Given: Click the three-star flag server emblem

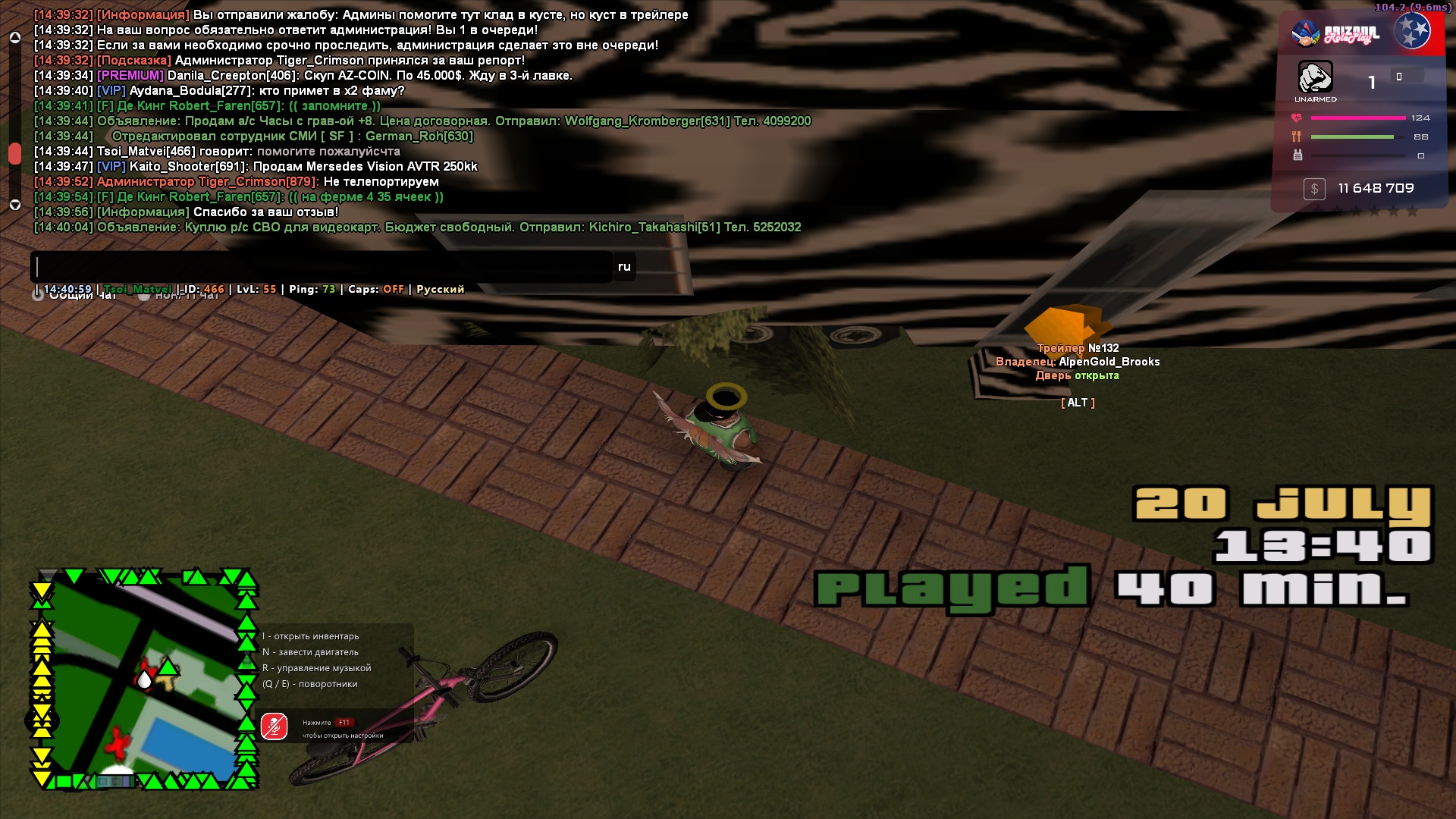Looking at the screenshot, I should (1412, 32).
